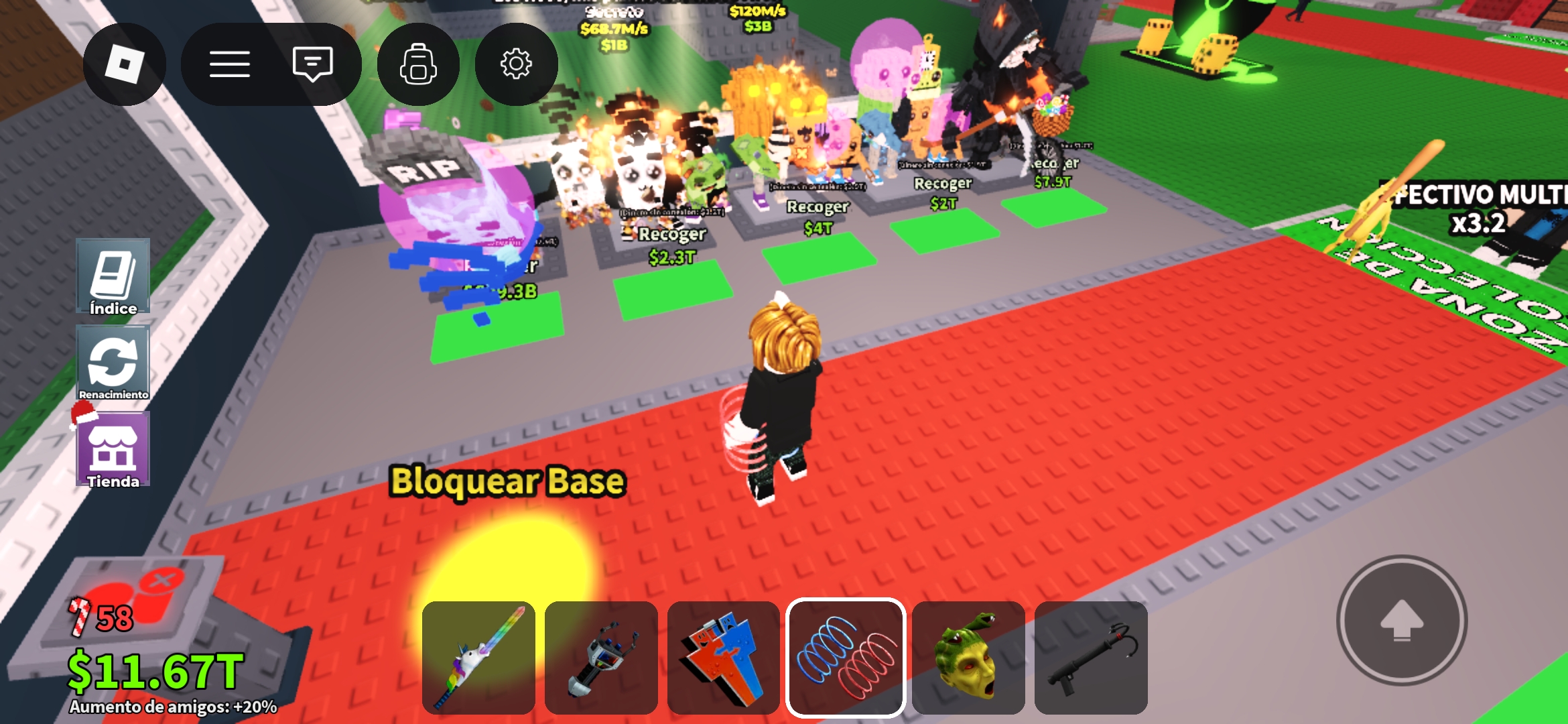The height and width of the screenshot is (724, 1568).
Task: Open the Roblox logo menu
Action: [124, 64]
